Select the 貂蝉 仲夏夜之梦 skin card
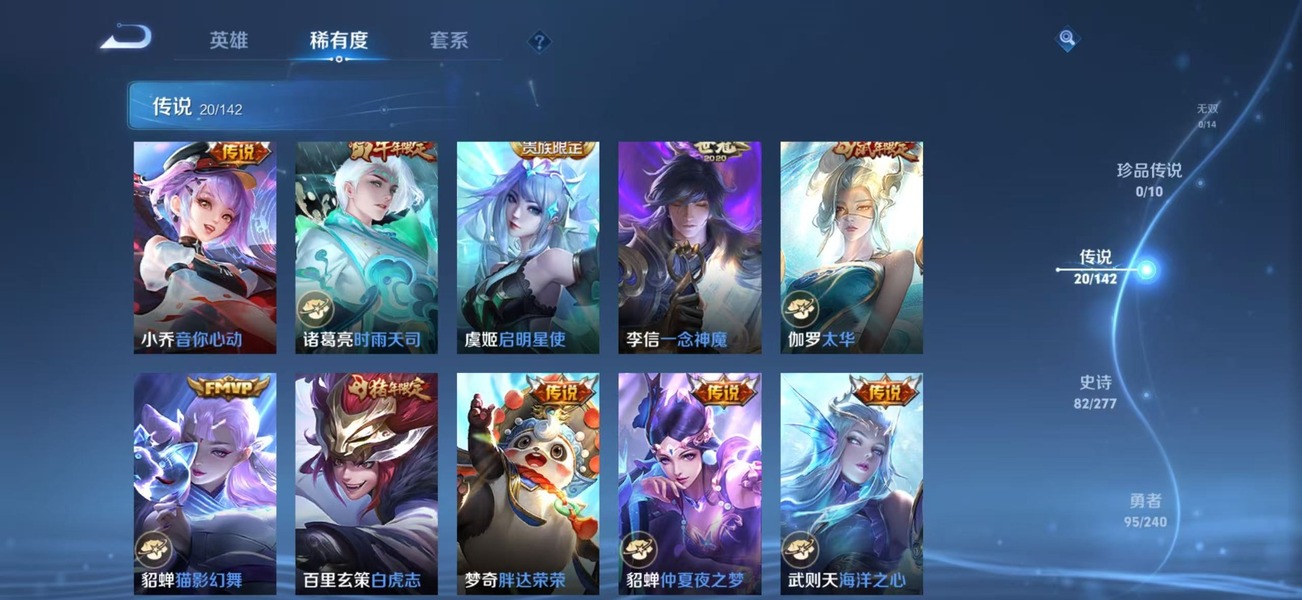This screenshot has height=600, width=1302. click(x=690, y=483)
